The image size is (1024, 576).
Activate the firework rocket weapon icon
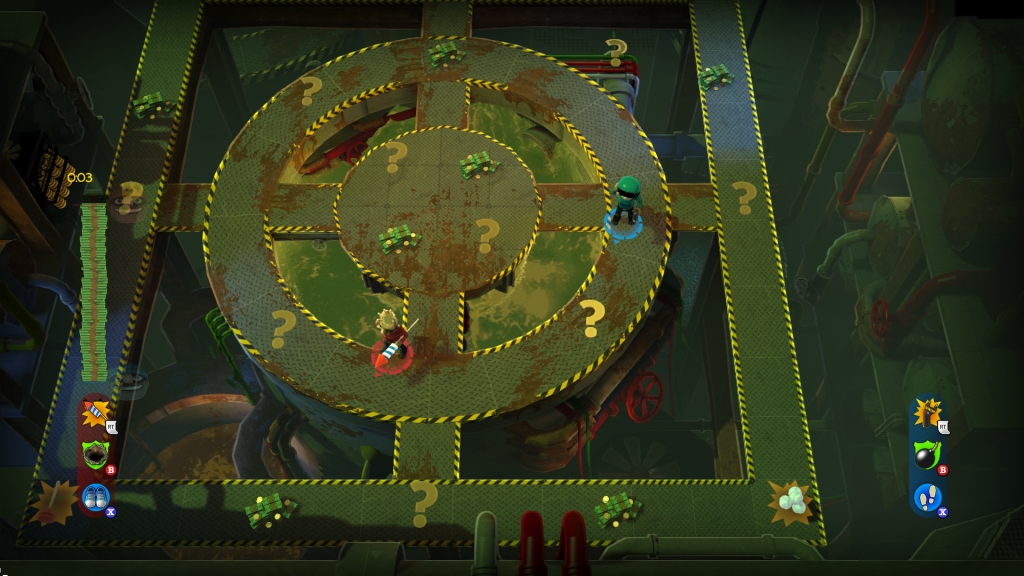click(96, 412)
